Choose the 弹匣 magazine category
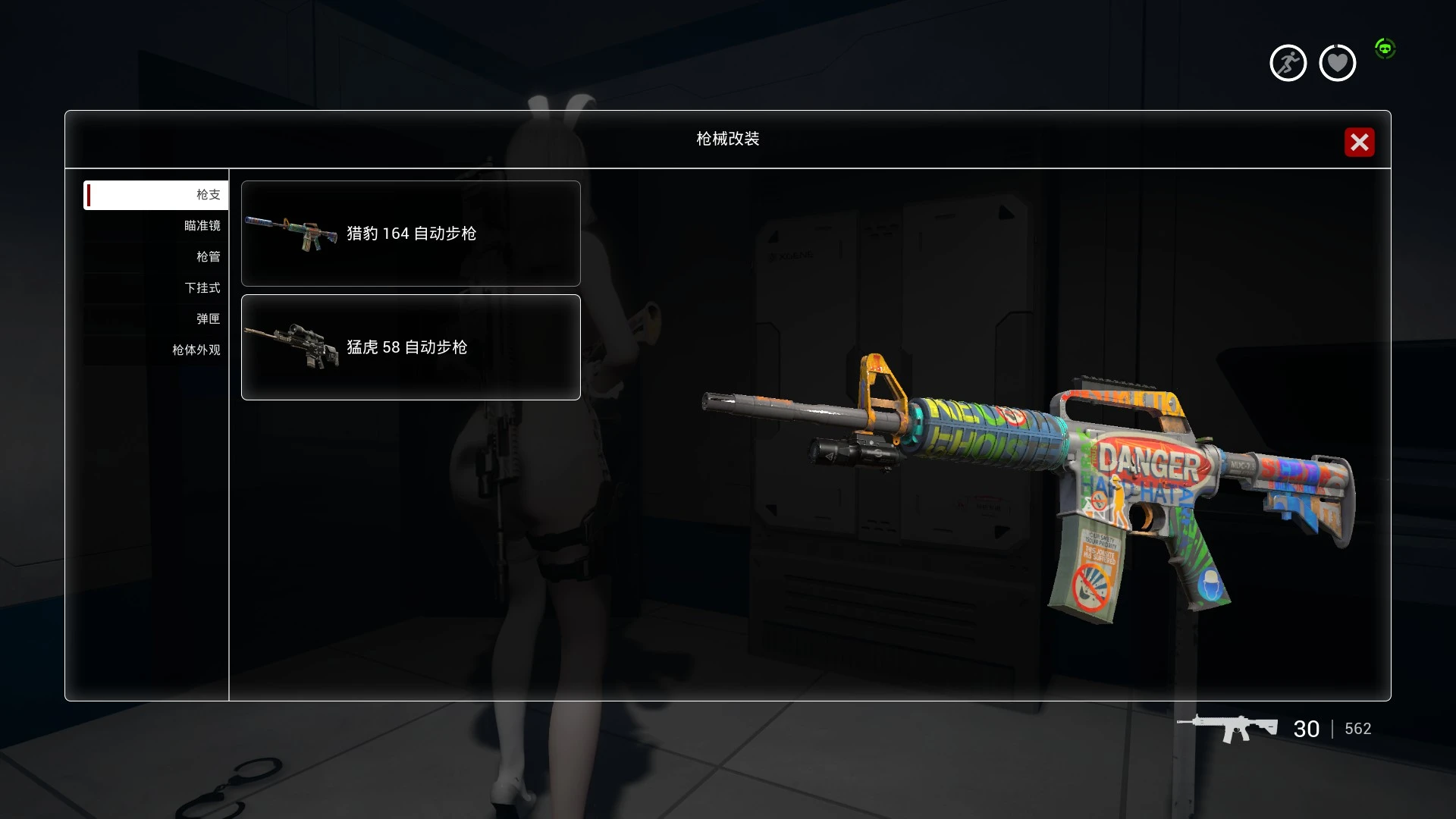This screenshot has height=819, width=1456. (x=156, y=319)
